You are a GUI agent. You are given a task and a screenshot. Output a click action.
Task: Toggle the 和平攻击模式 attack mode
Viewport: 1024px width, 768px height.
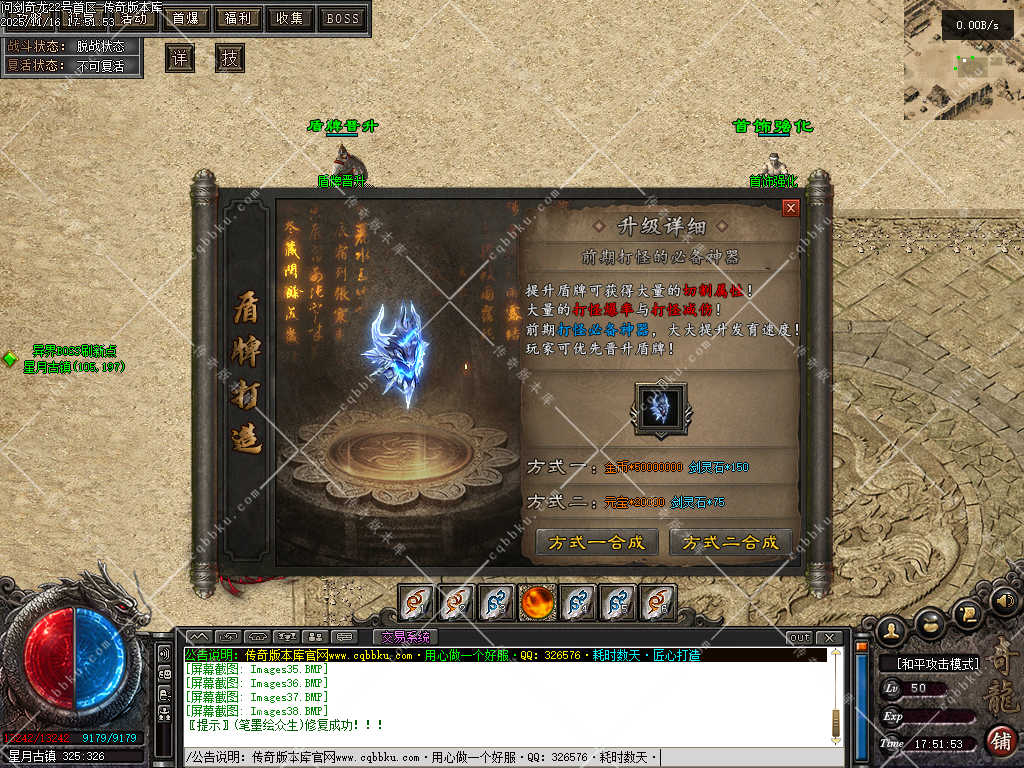(928, 663)
